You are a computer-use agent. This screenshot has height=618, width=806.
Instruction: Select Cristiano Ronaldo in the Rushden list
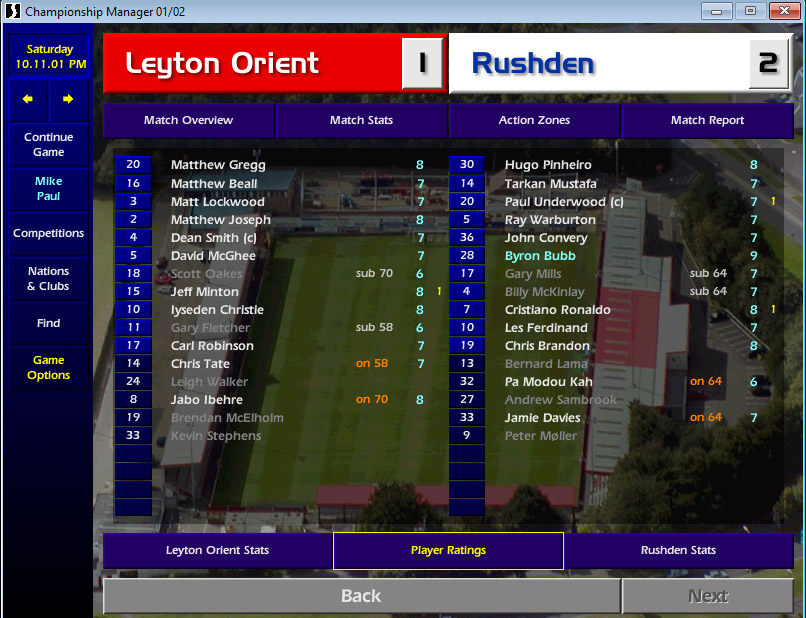point(557,310)
